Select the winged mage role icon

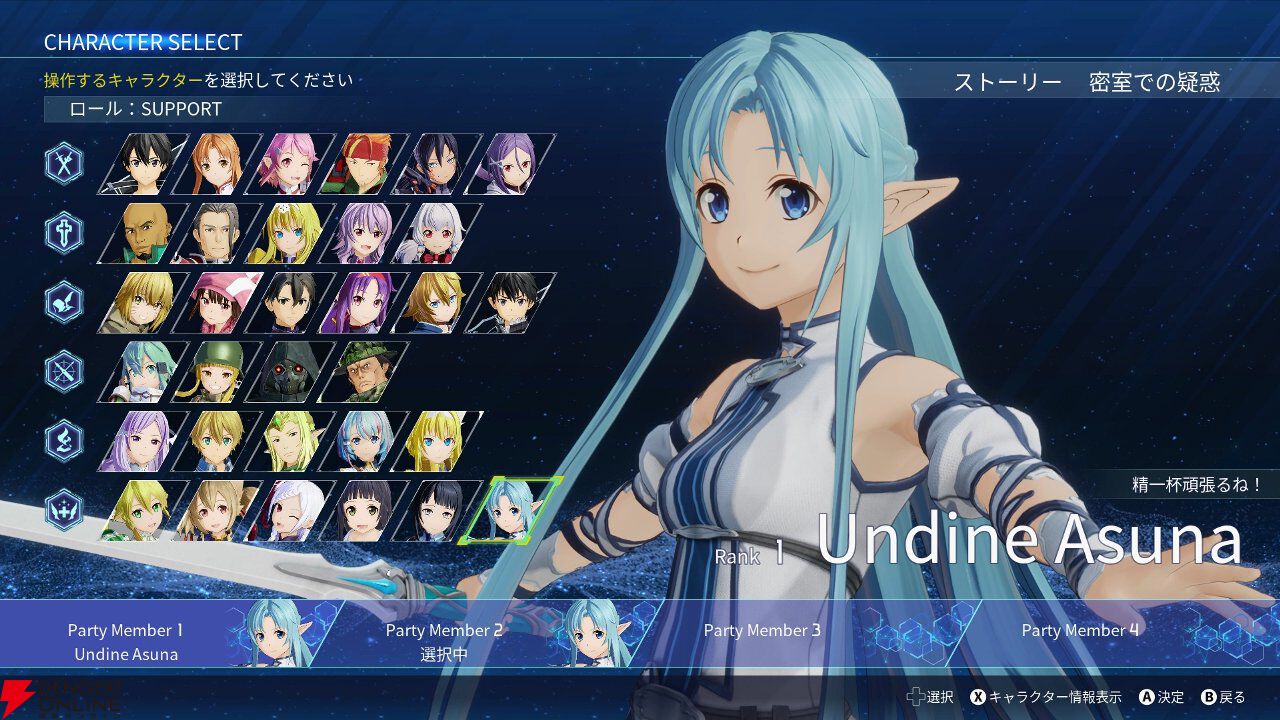(x=62, y=301)
